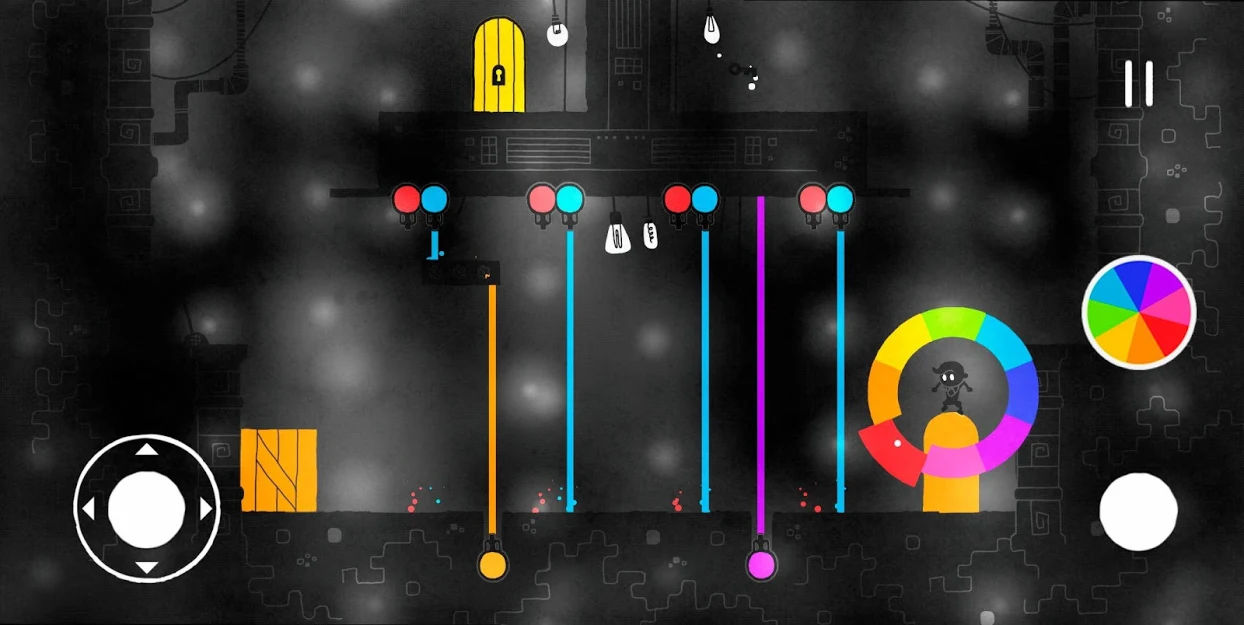The image size is (1244, 625).
Task: Choose the orange segment of the color ring
Action: tap(885, 390)
